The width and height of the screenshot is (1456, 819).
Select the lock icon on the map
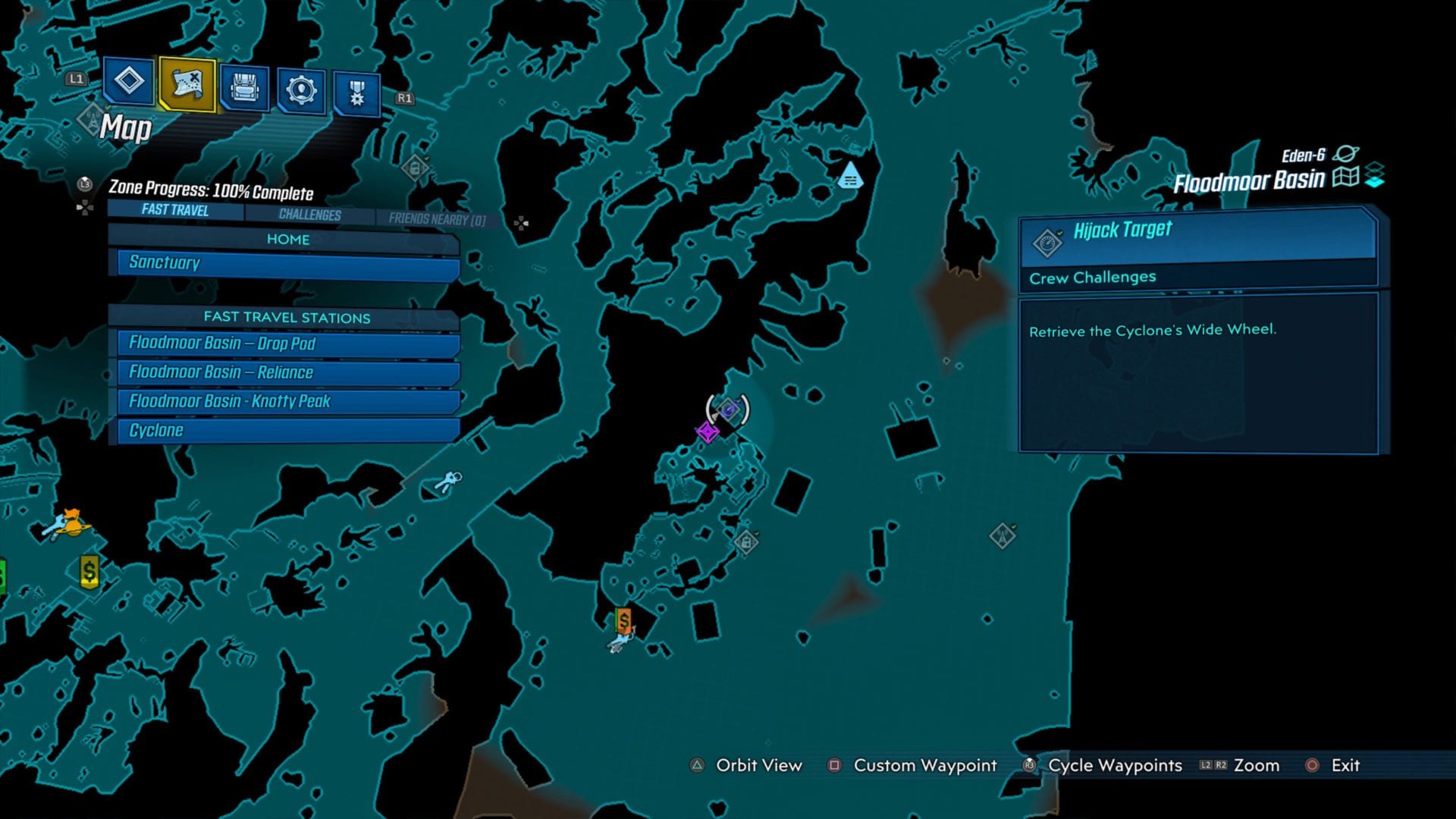(746, 544)
